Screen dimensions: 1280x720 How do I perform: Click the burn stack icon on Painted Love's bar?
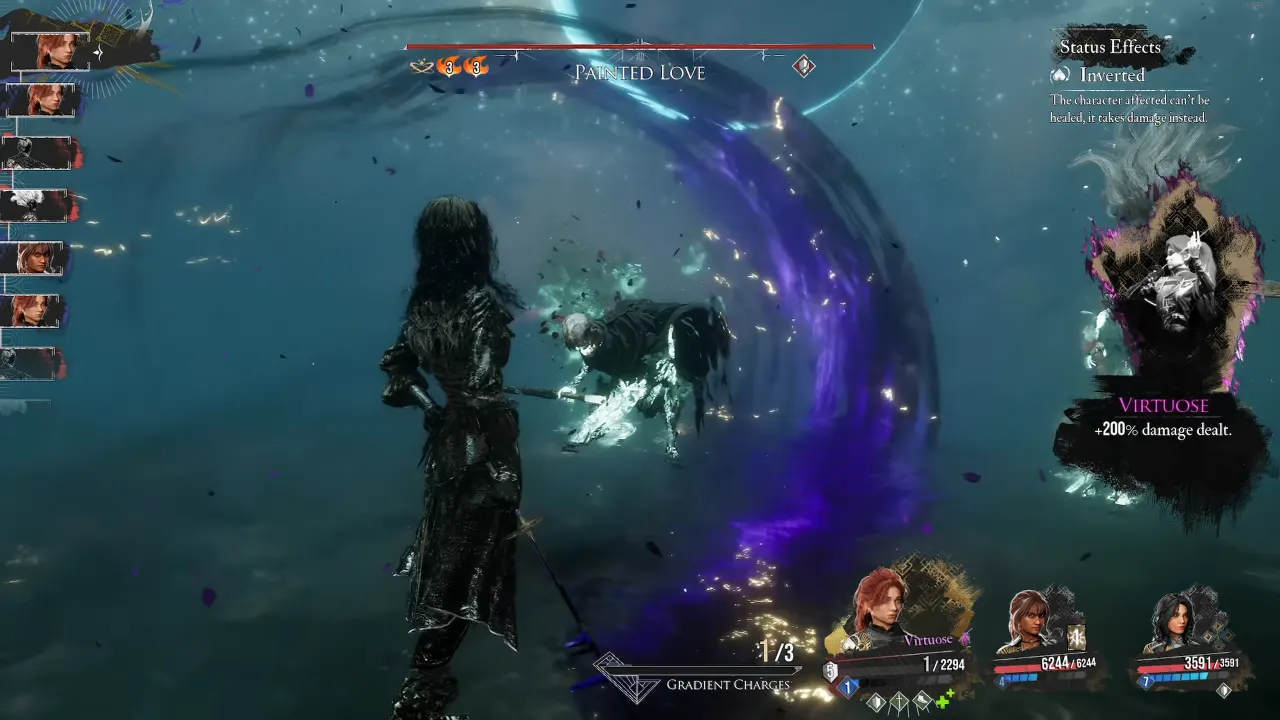click(449, 68)
